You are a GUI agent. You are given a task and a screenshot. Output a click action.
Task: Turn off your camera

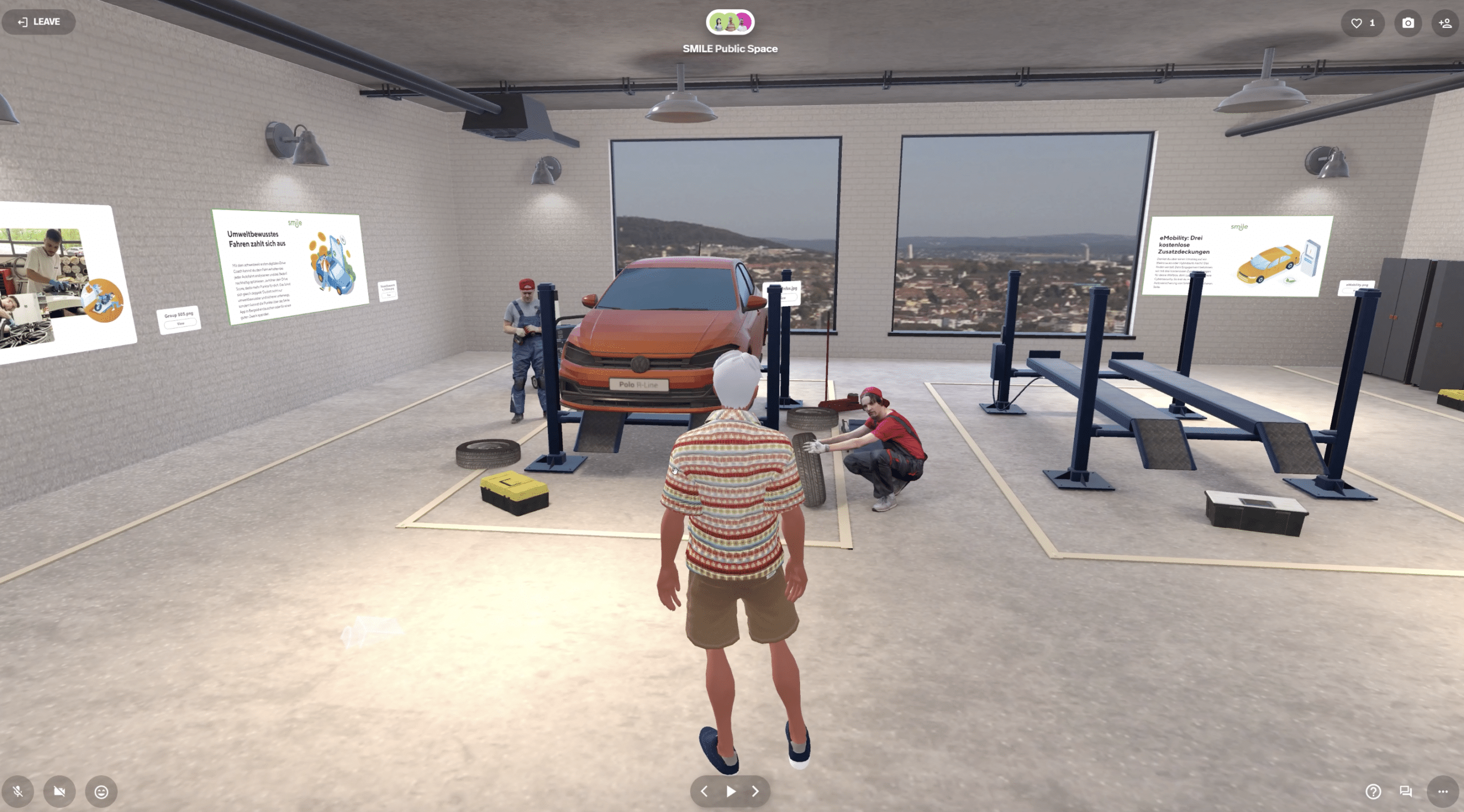click(59, 792)
